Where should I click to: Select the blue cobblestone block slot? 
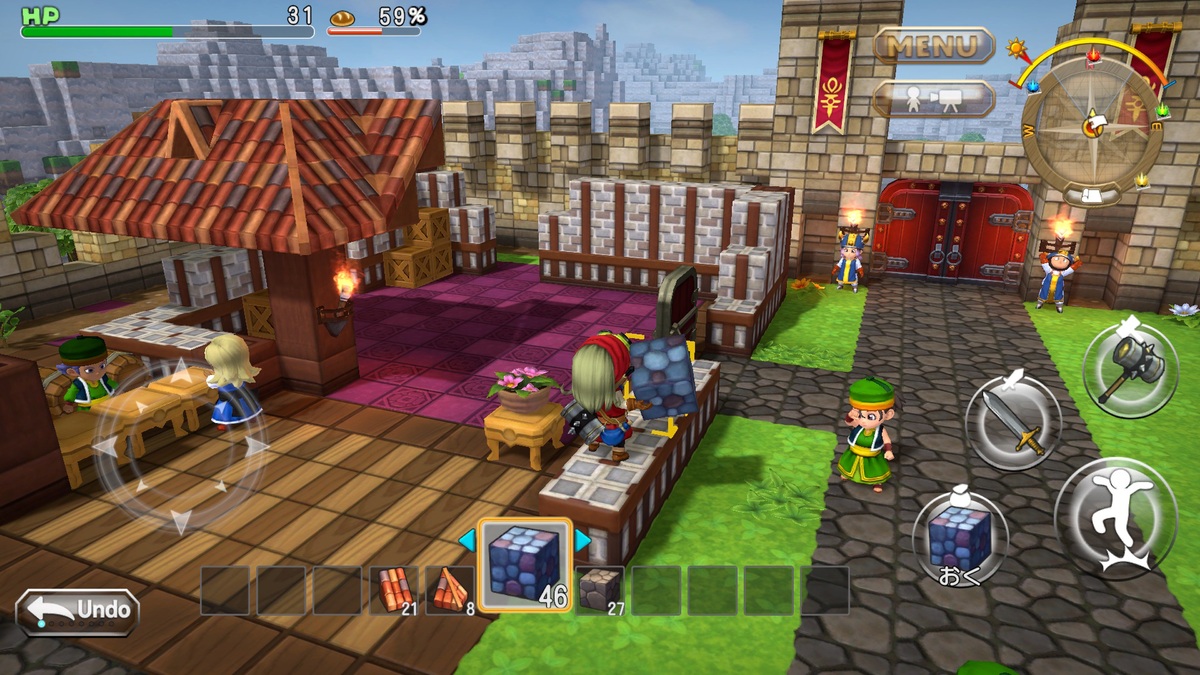click(524, 564)
